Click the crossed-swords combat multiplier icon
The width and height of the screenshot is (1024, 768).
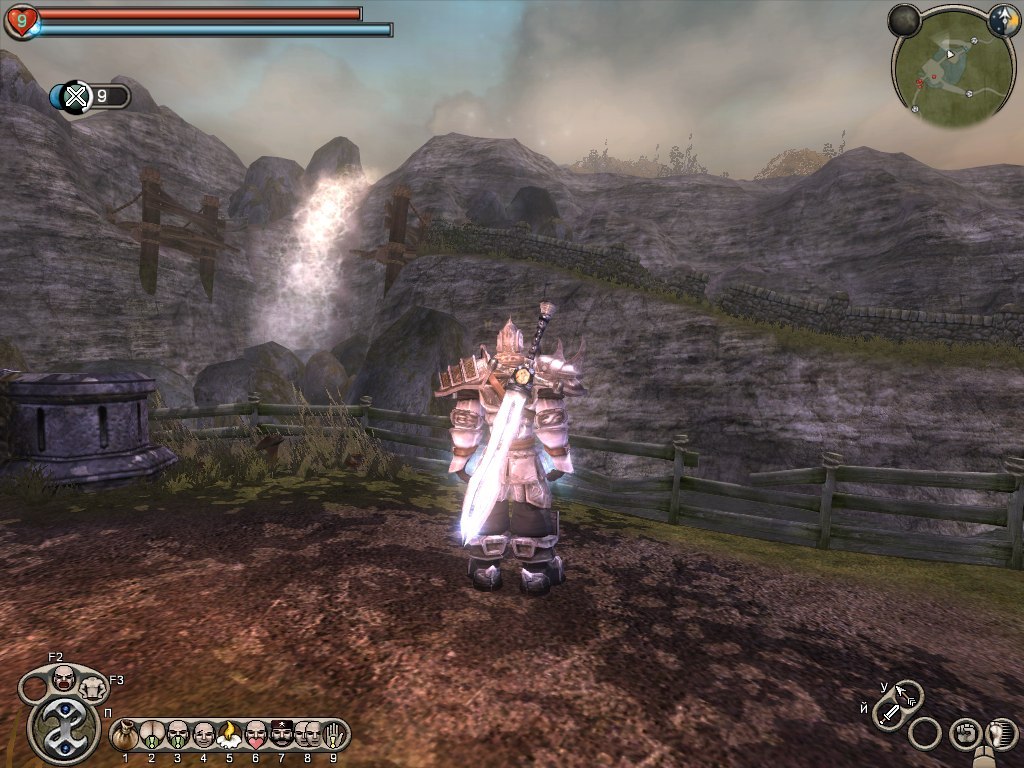(76, 97)
